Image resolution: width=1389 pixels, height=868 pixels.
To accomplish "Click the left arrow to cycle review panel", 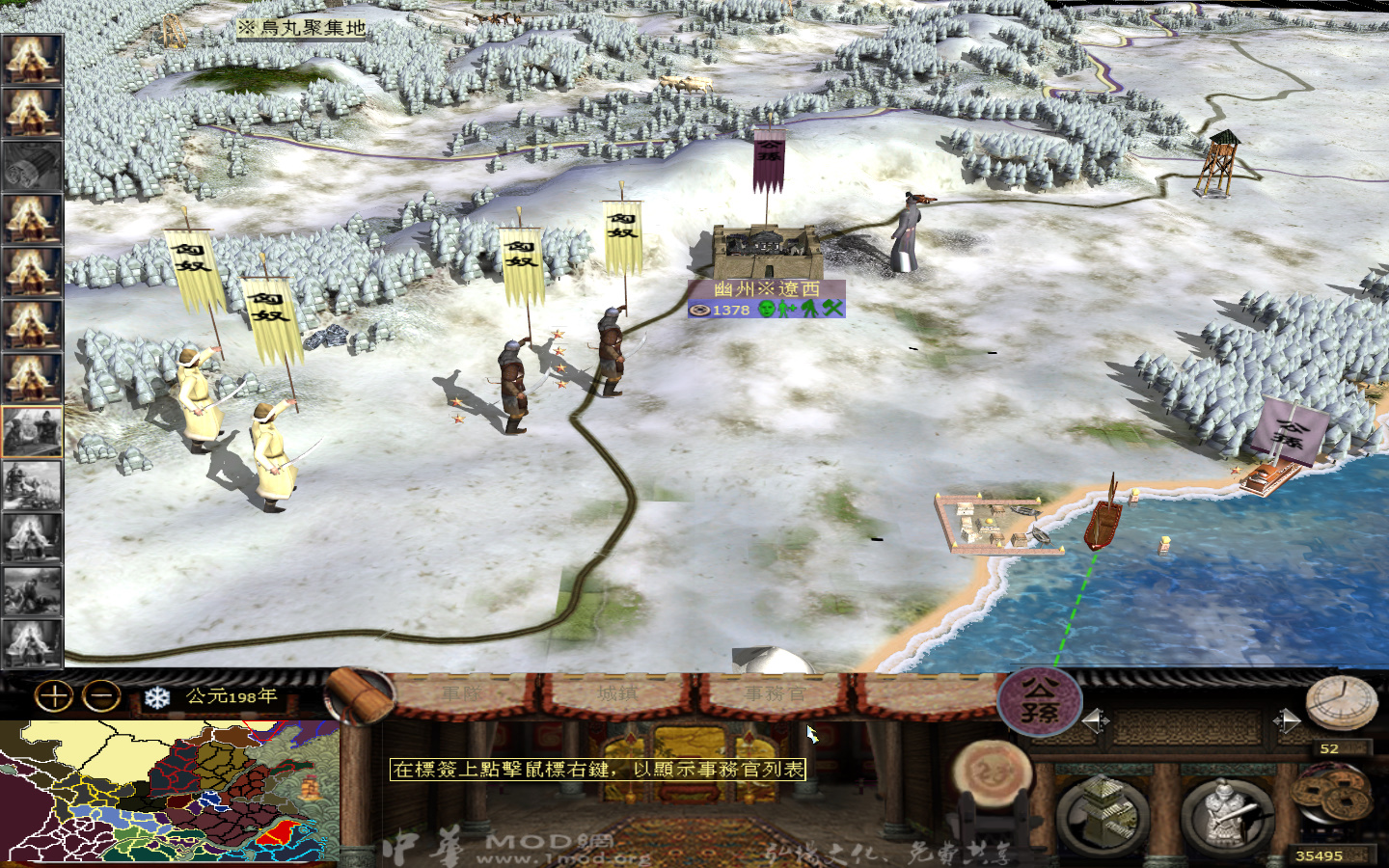I will 1097,720.
